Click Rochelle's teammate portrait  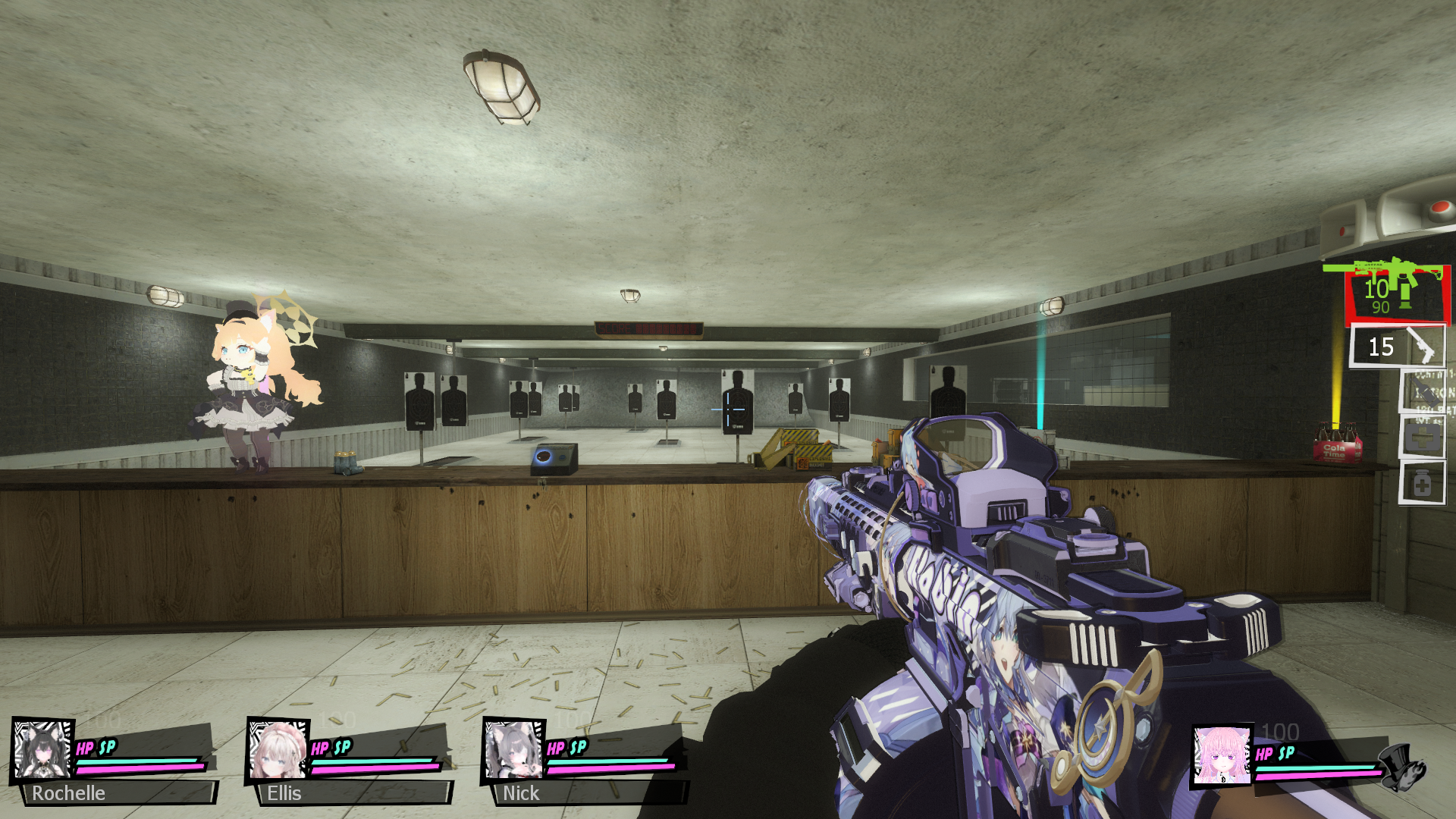(42, 748)
